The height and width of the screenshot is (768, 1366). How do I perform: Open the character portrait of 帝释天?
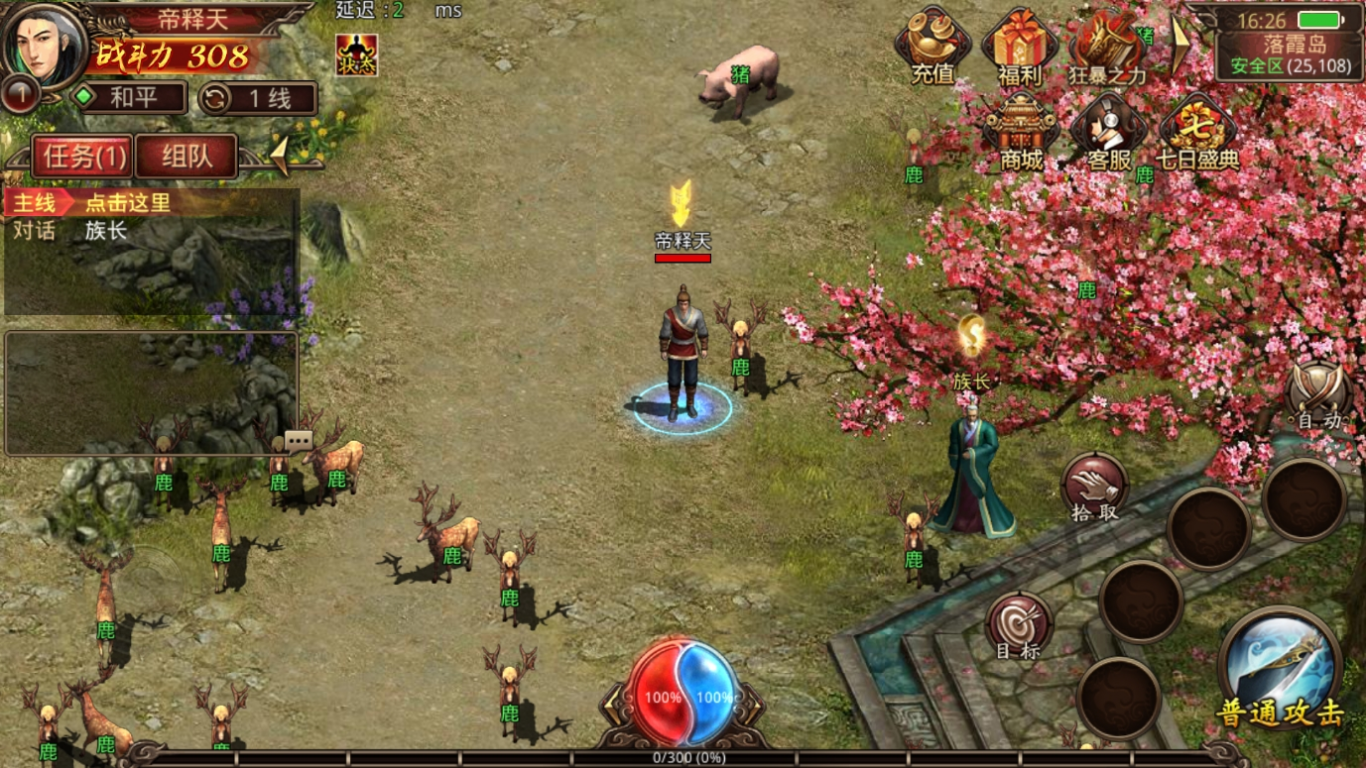click(45, 45)
